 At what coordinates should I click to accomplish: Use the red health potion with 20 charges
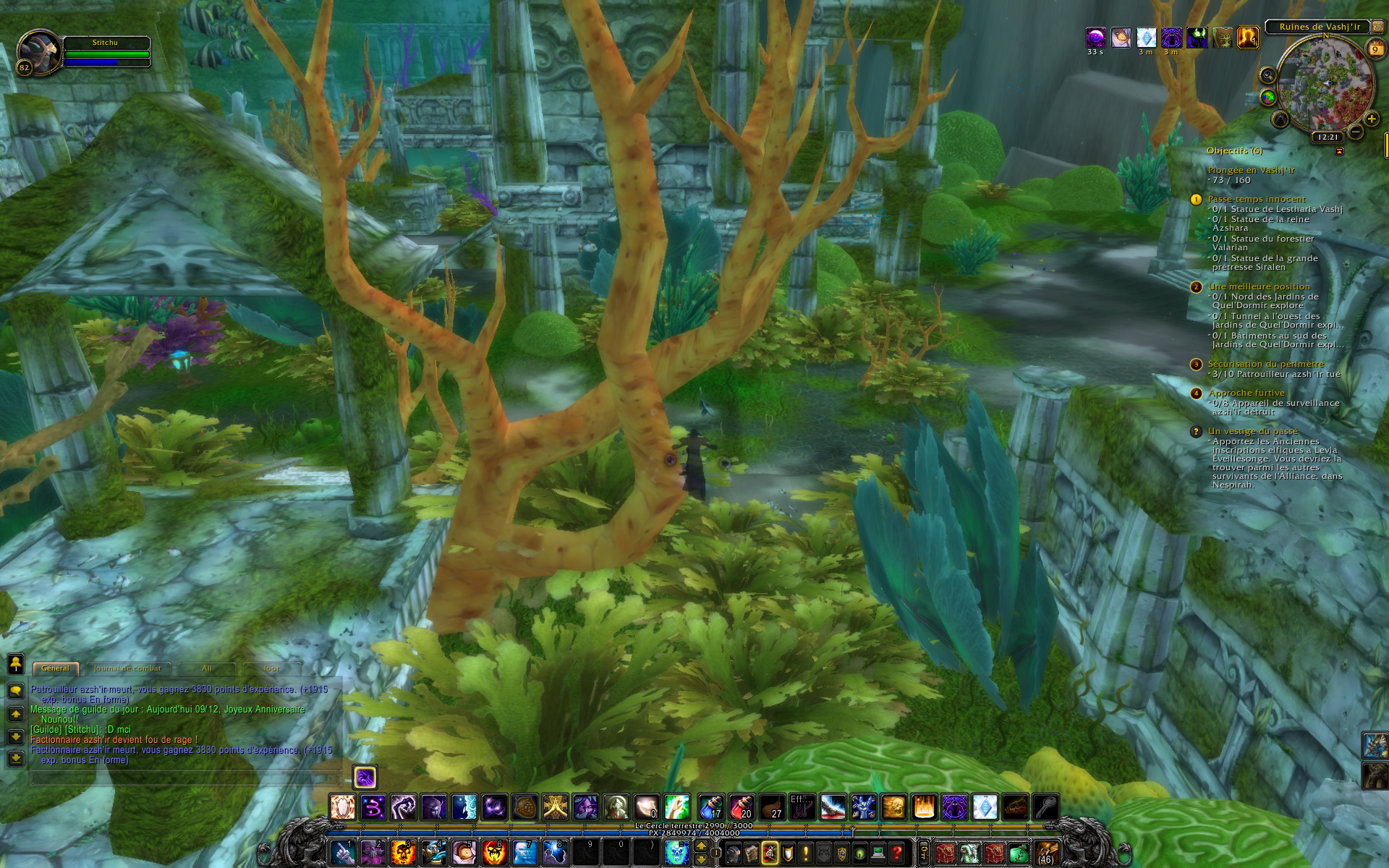pyautogui.click(x=742, y=807)
